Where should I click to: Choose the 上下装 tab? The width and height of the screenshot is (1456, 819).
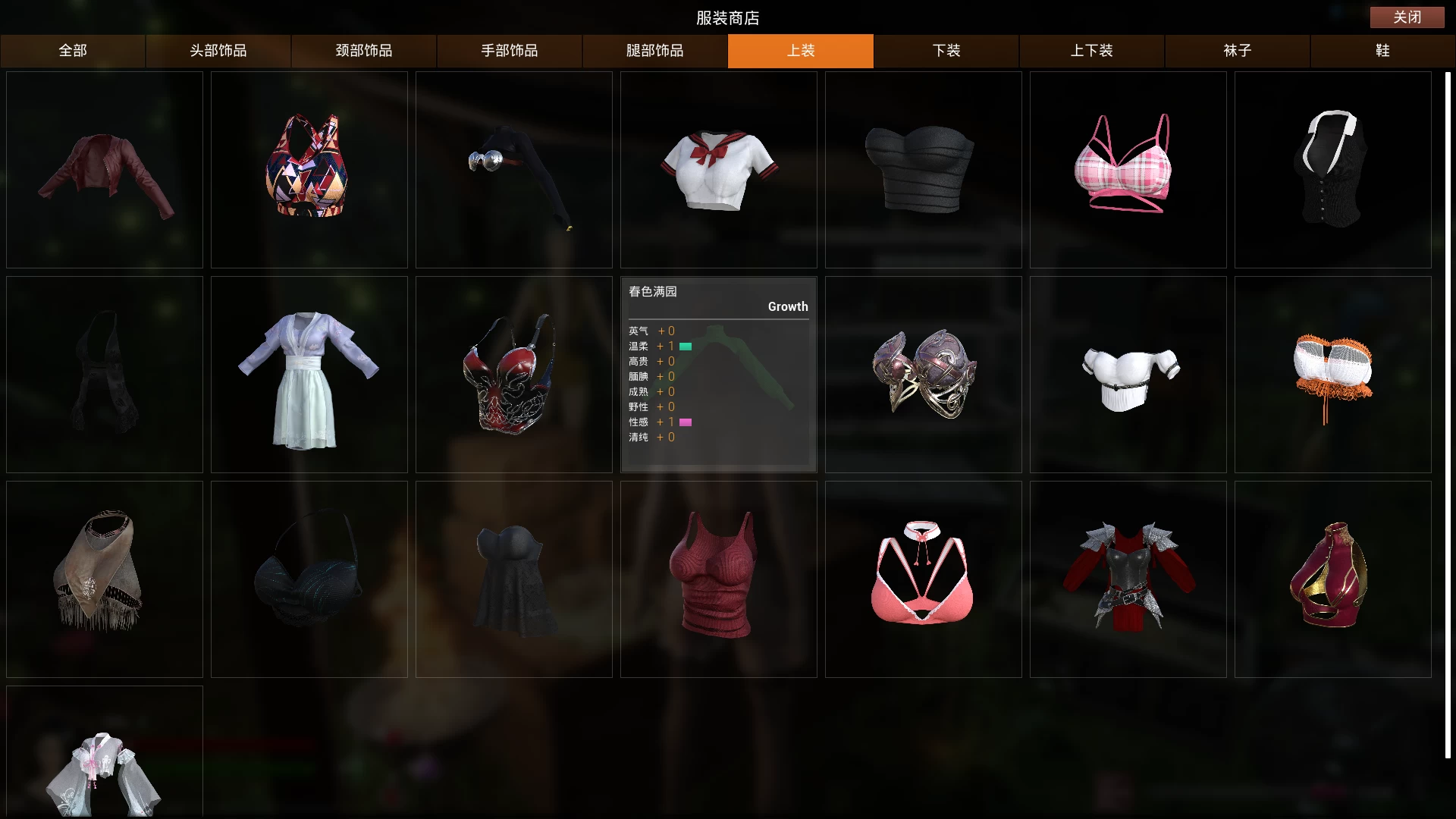coord(1092,51)
